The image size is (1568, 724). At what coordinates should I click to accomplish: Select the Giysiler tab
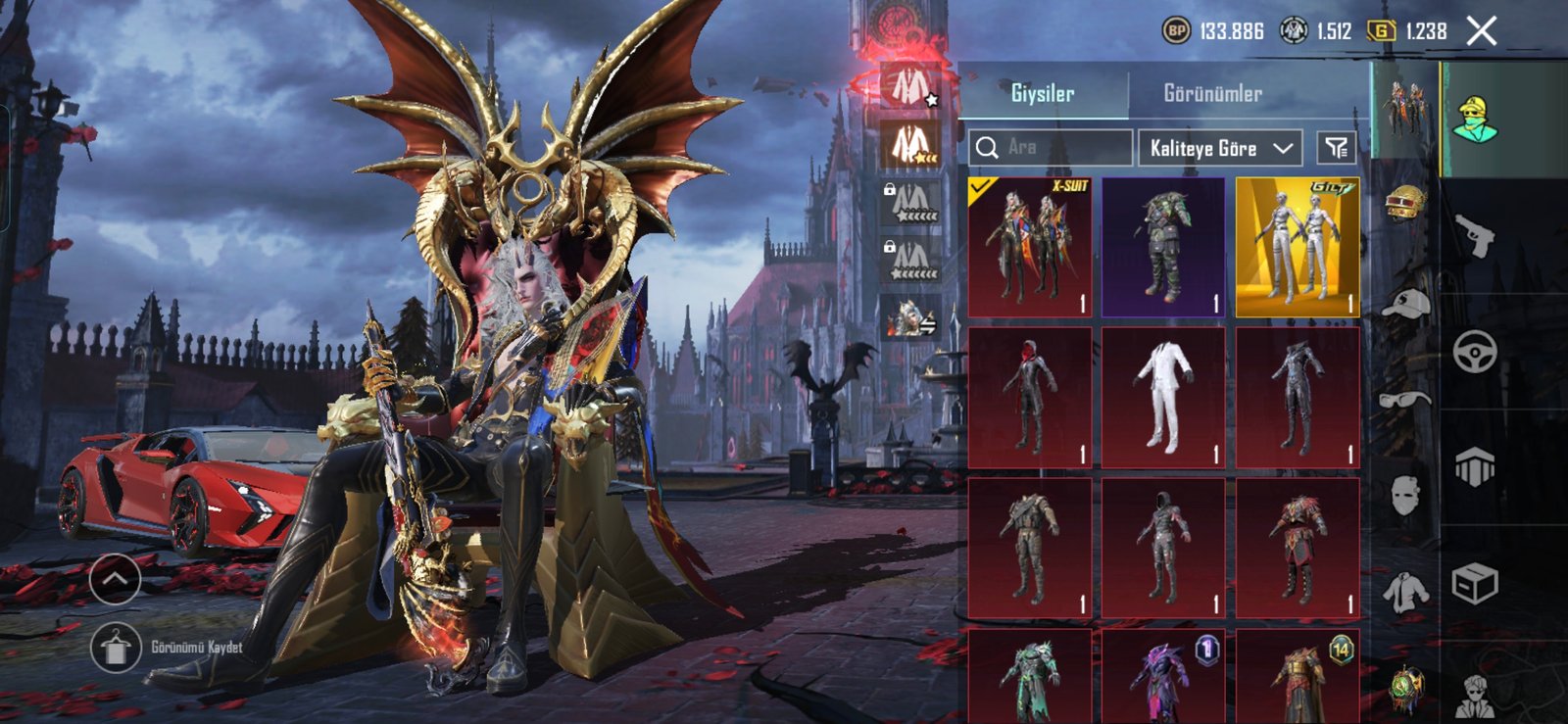pyautogui.click(x=1043, y=94)
